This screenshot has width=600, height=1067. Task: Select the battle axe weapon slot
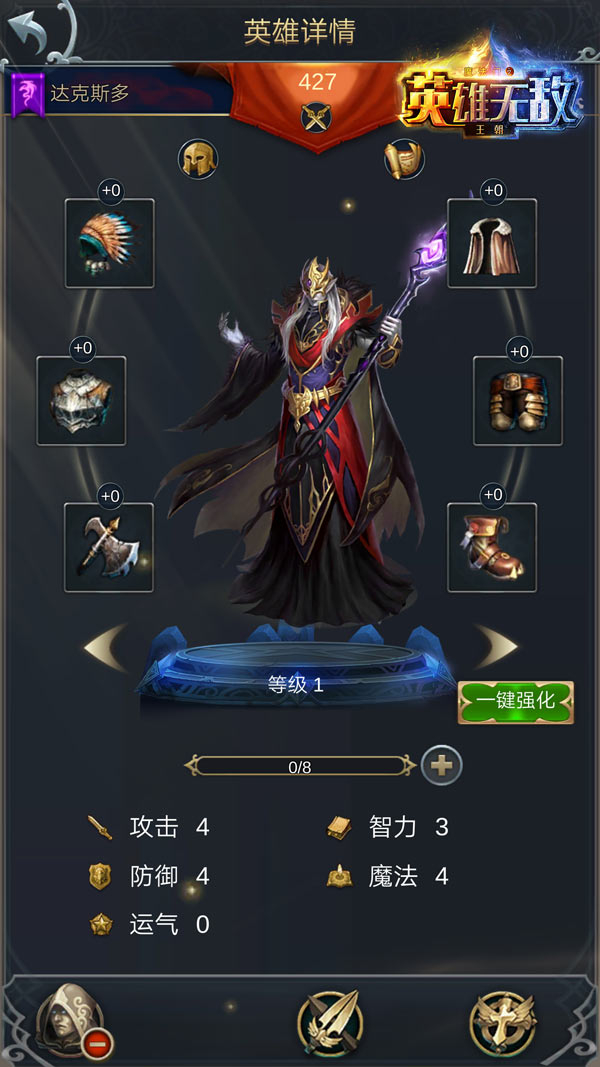[109, 547]
